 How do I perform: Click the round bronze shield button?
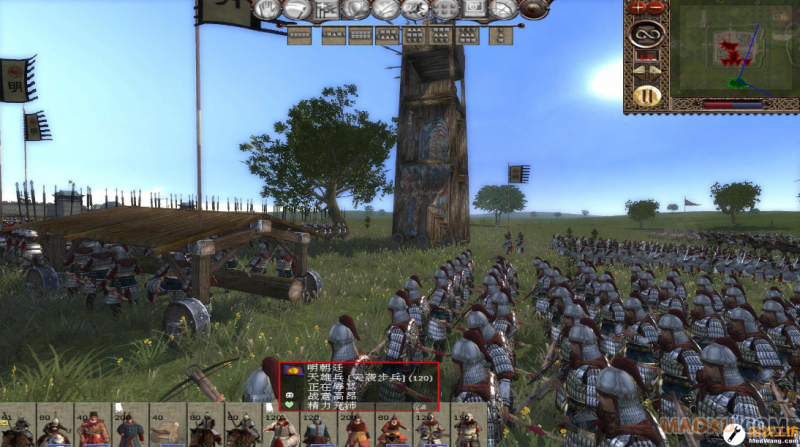tap(535, 9)
